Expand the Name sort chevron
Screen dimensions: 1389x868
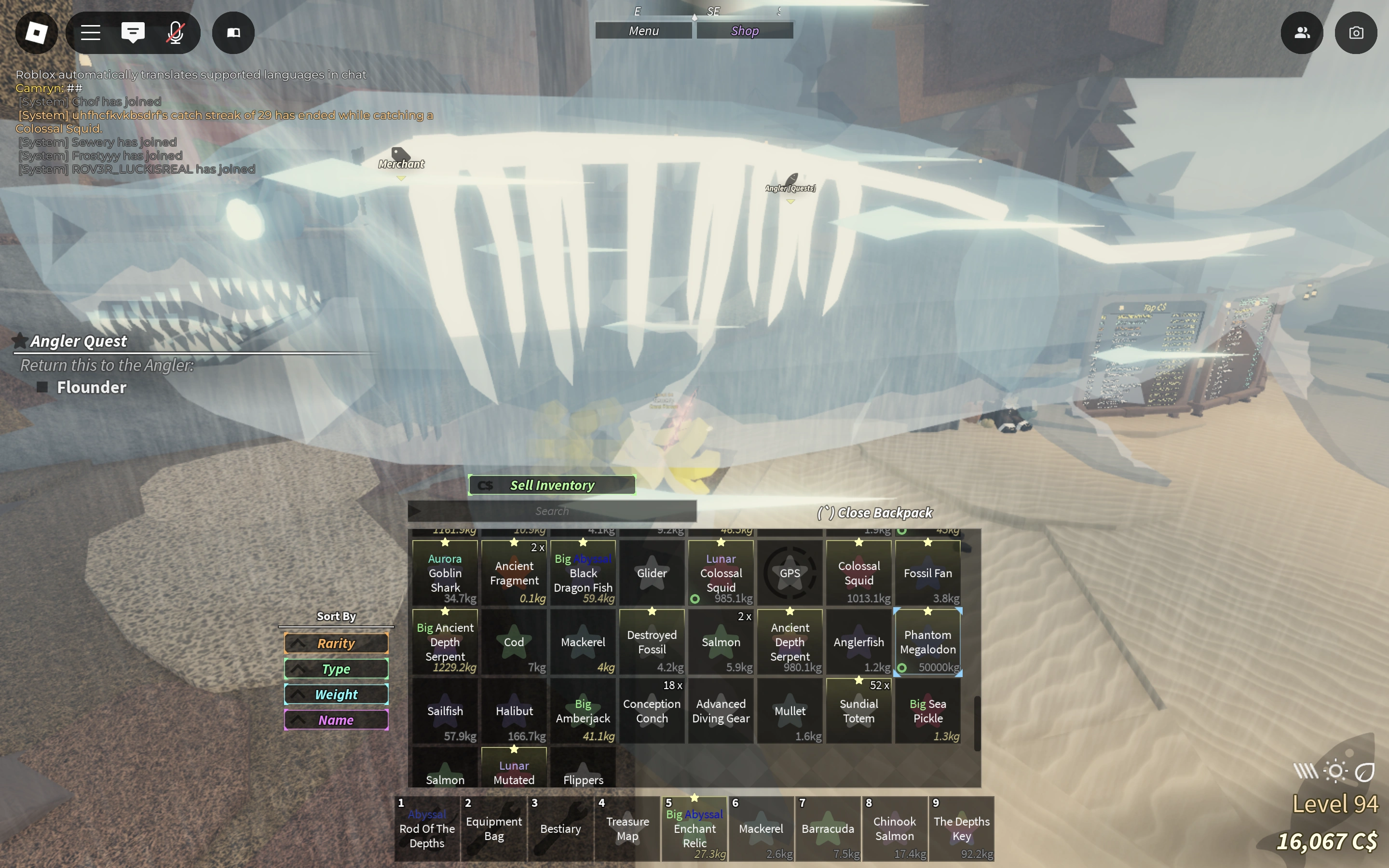(298, 719)
